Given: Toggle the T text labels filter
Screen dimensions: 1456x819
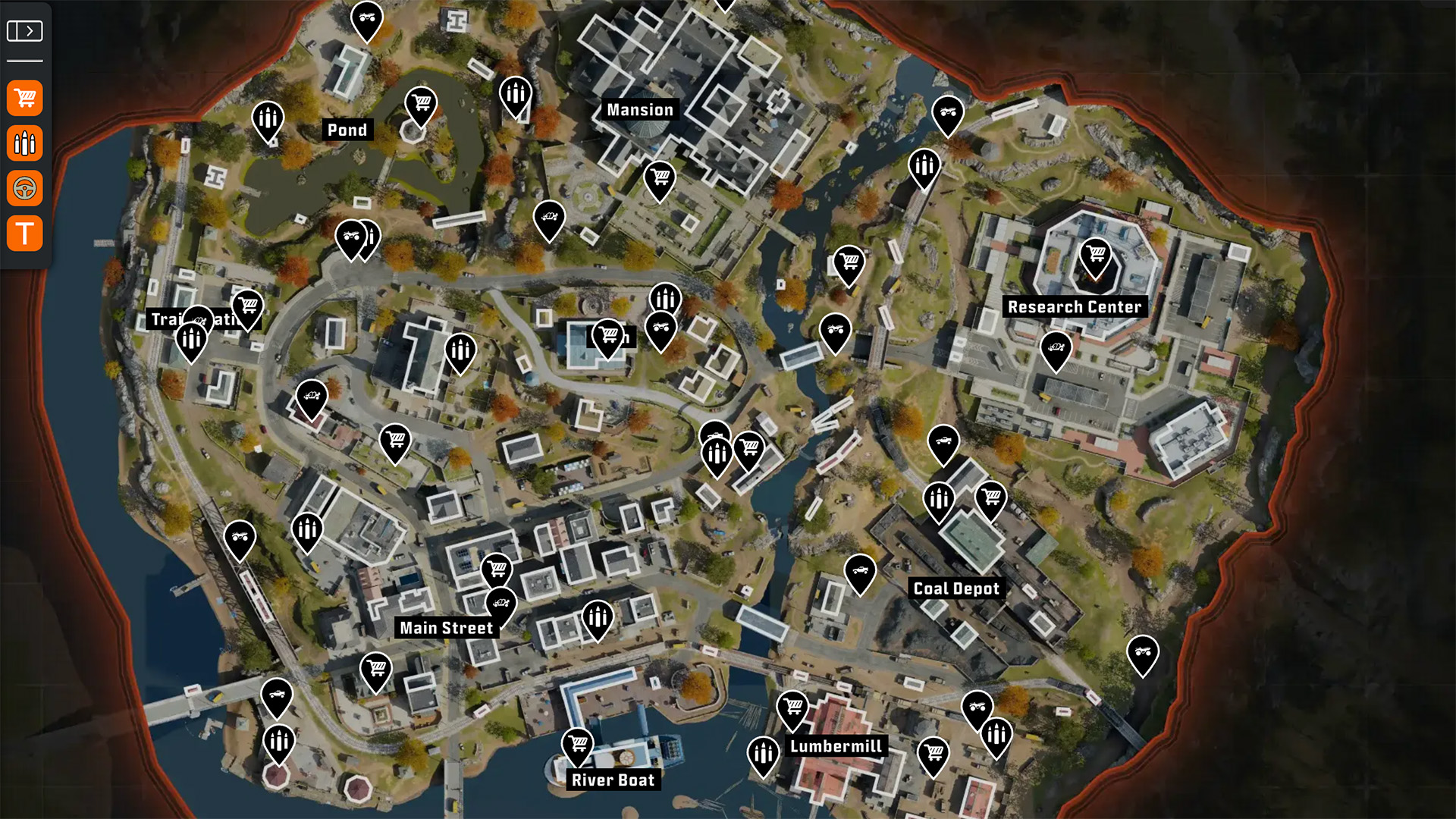Looking at the screenshot, I should point(25,233).
